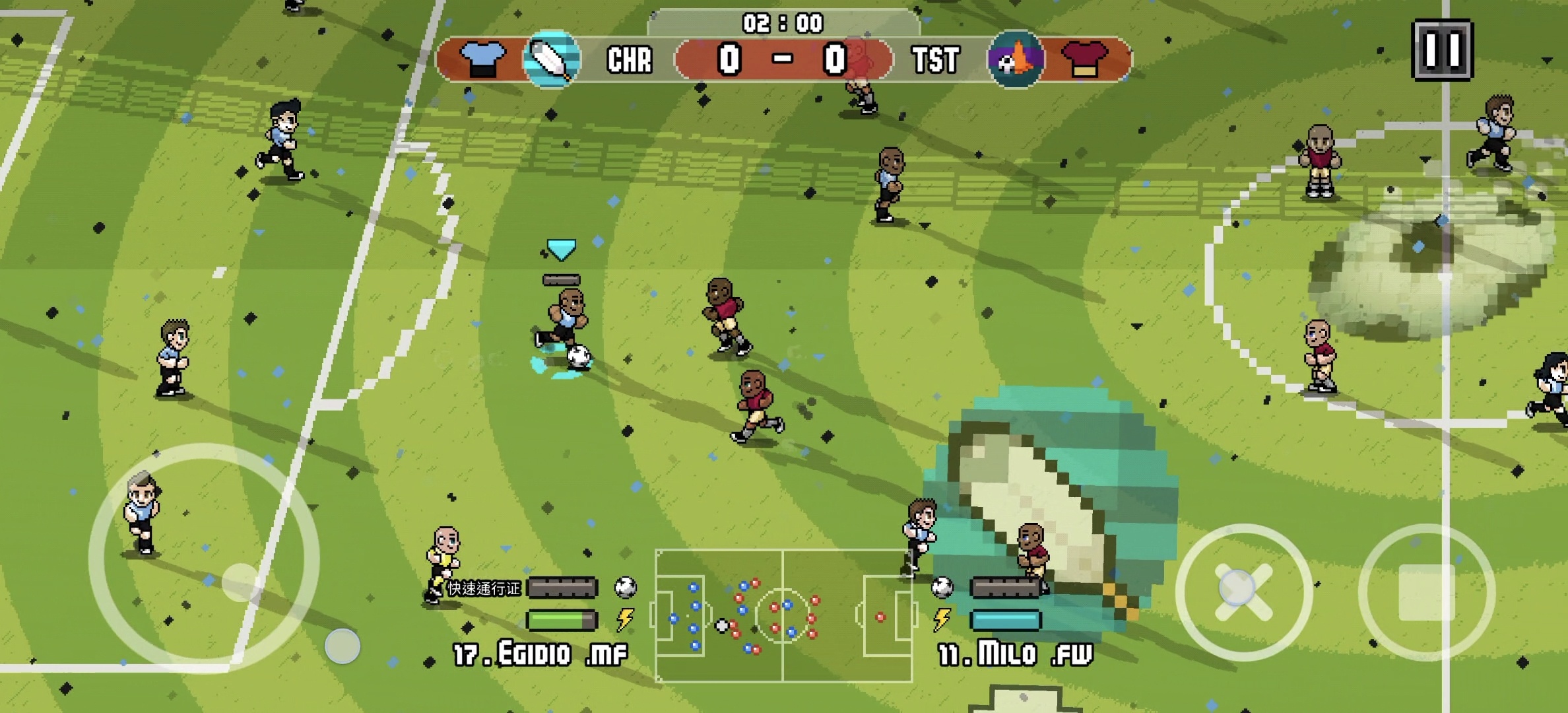Image resolution: width=1568 pixels, height=713 pixels.
Task: Touch the virtual joystick thumb
Action: [242, 582]
